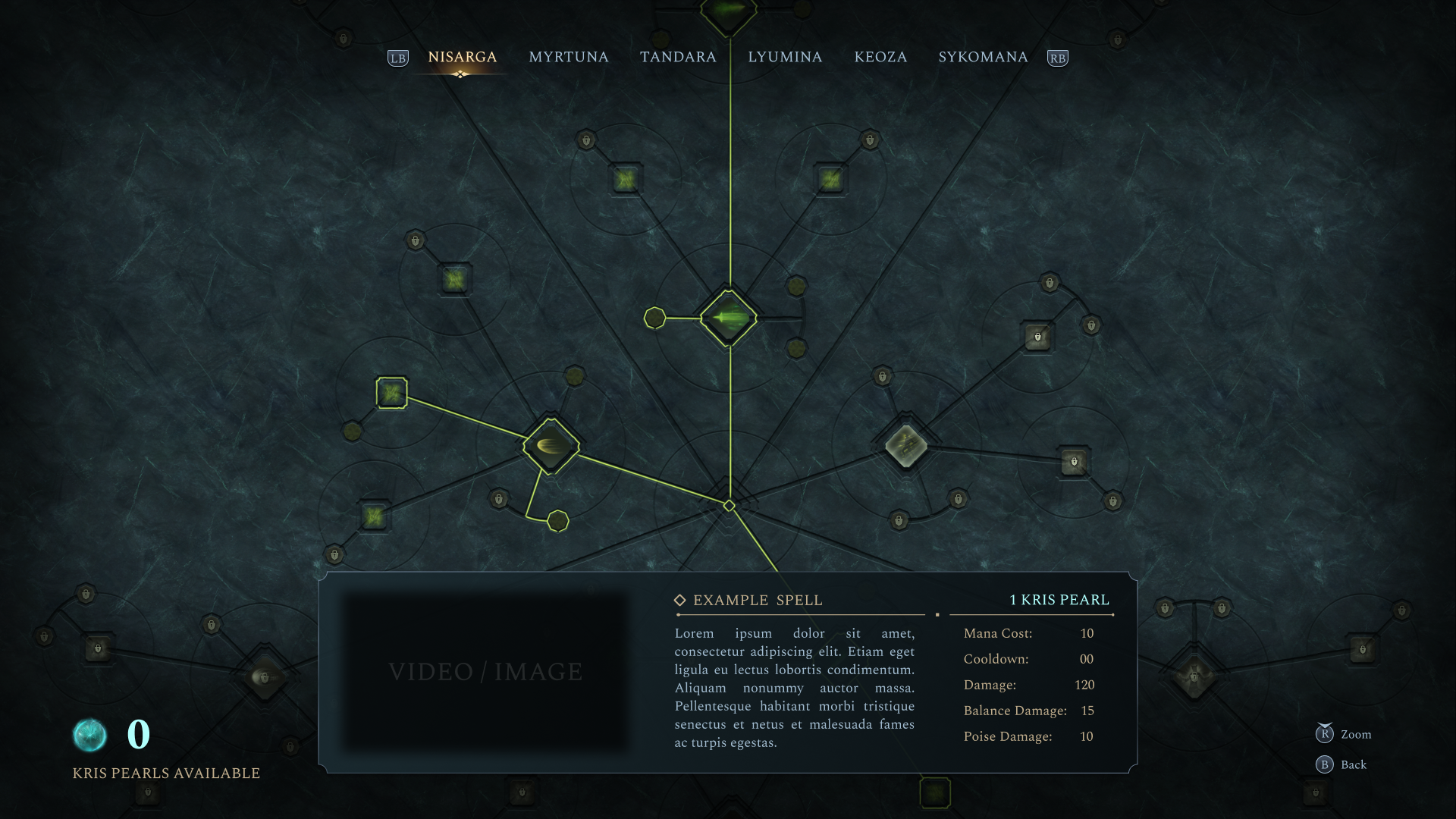Screen dimensions: 1456x819
Task: Show the Keoza tab
Action: click(x=880, y=58)
